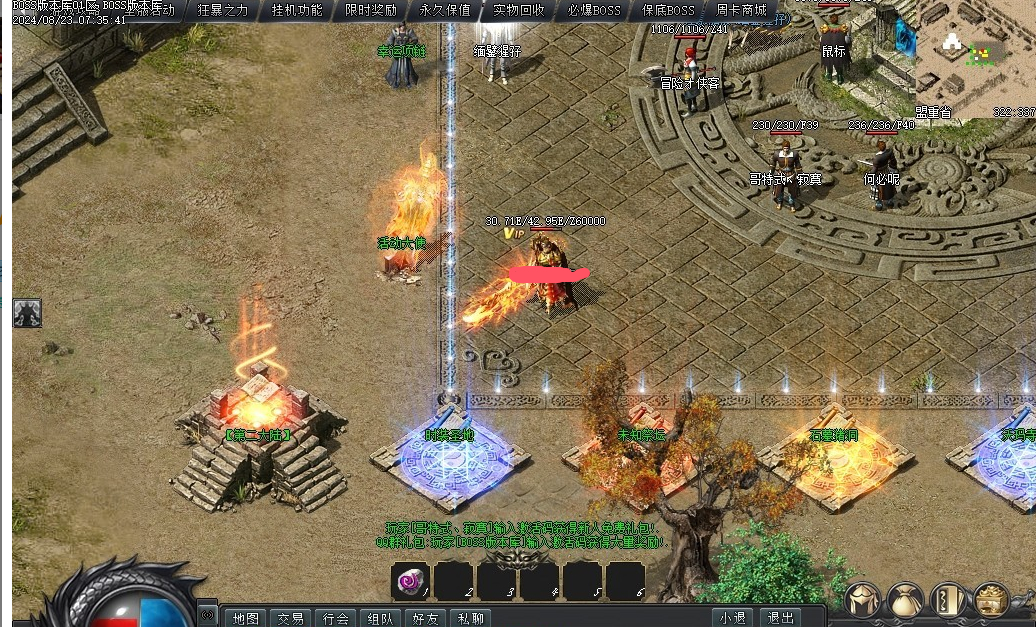This screenshot has width=1036, height=627.
Task: Click the 小退 logout button
Action: coord(733,618)
